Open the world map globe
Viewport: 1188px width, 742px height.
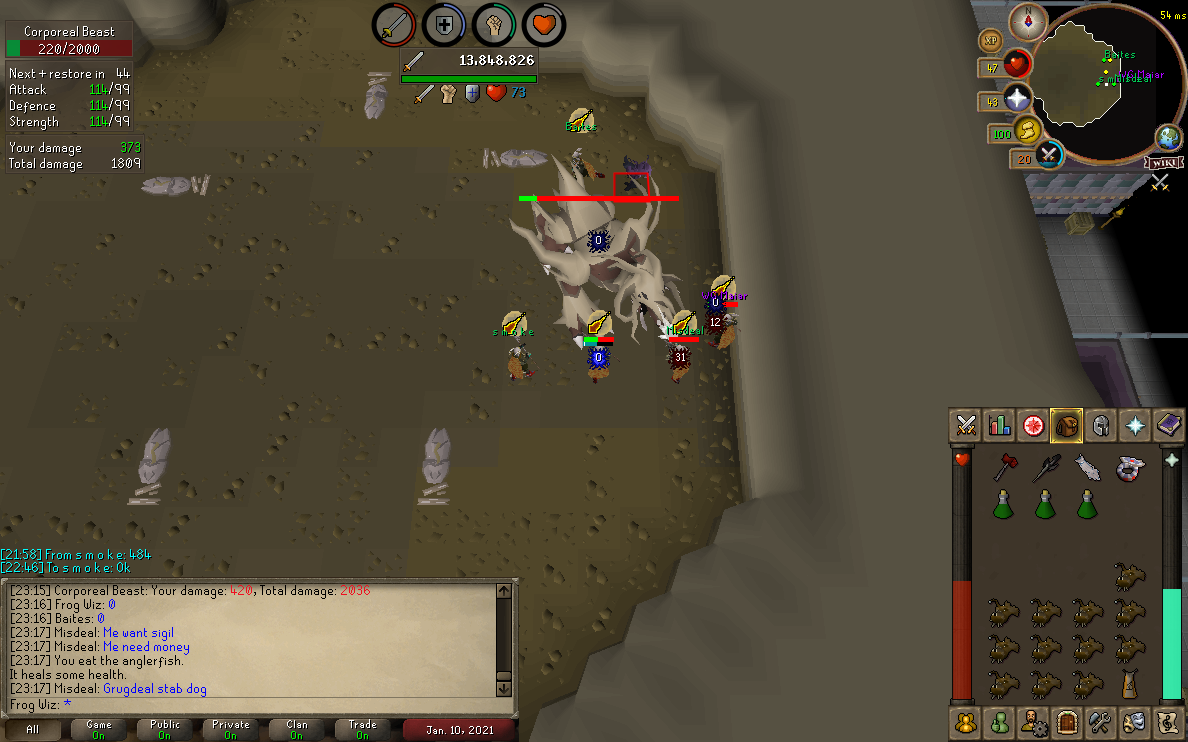1168,137
